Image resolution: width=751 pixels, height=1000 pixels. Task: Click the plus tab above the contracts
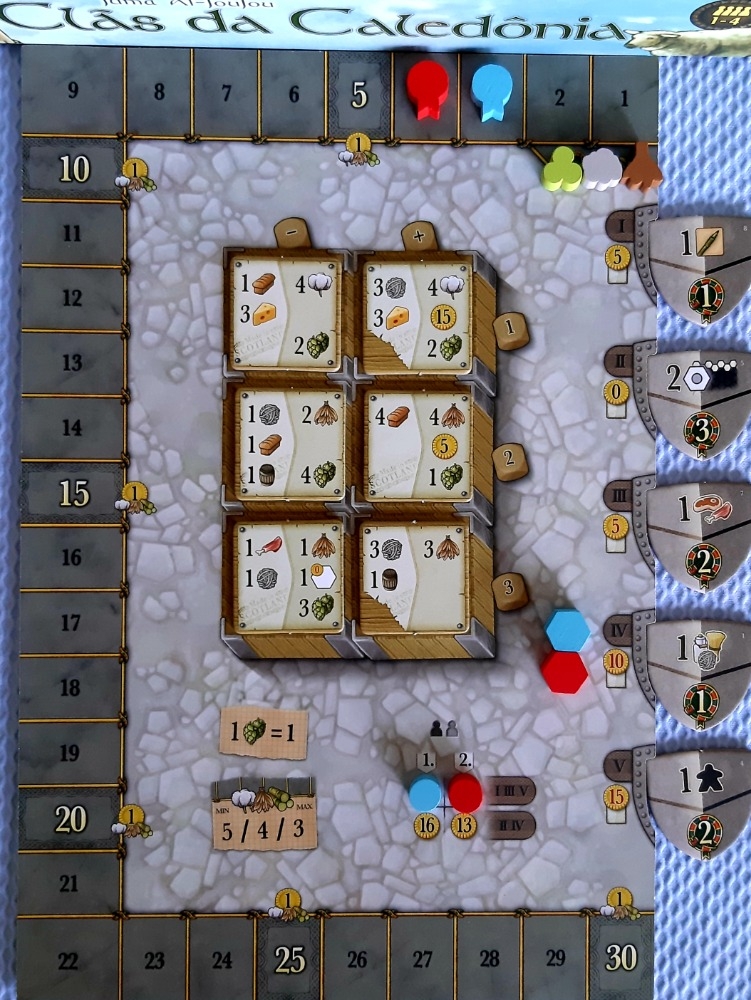[x=417, y=236]
